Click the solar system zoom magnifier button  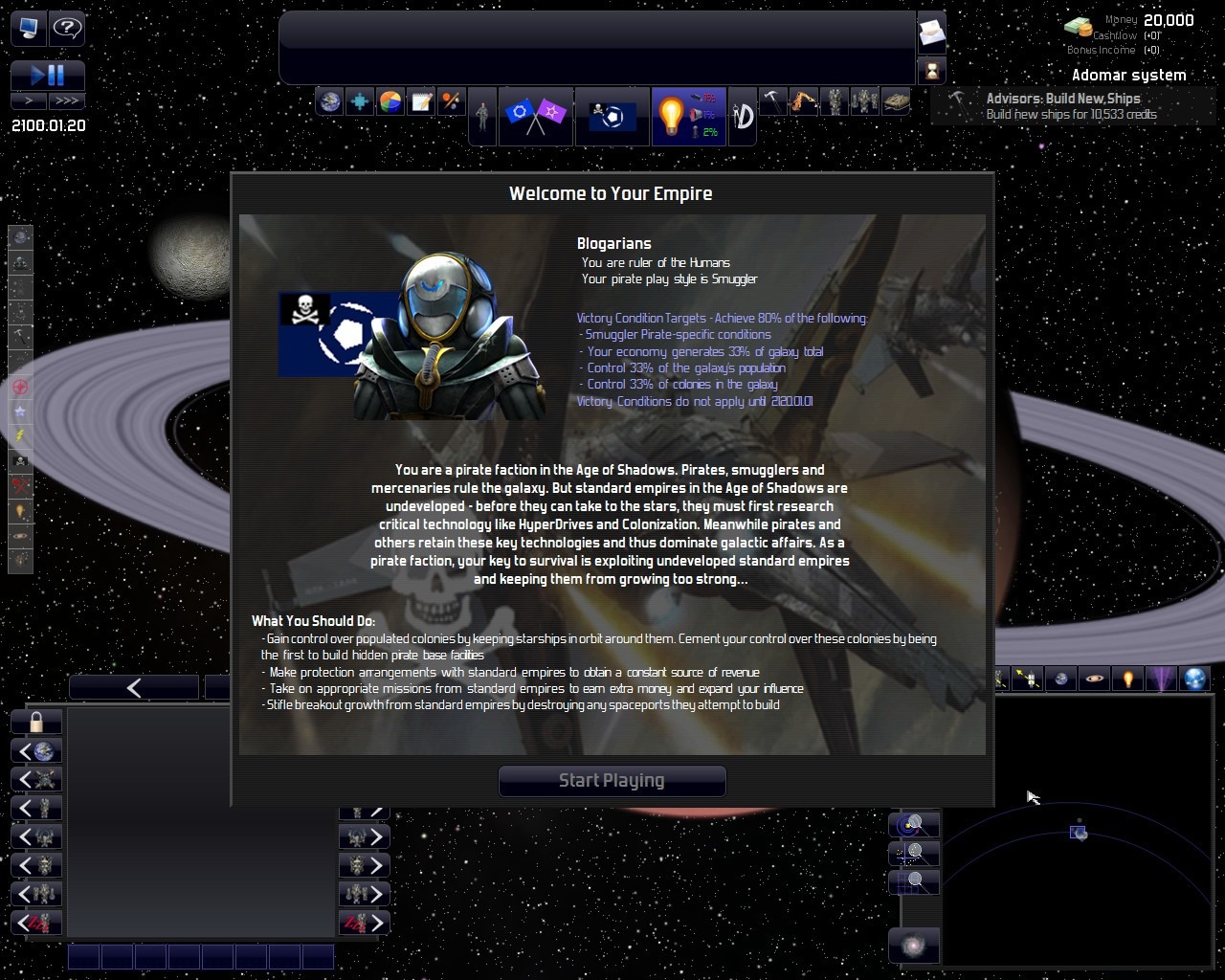pos(914,825)
